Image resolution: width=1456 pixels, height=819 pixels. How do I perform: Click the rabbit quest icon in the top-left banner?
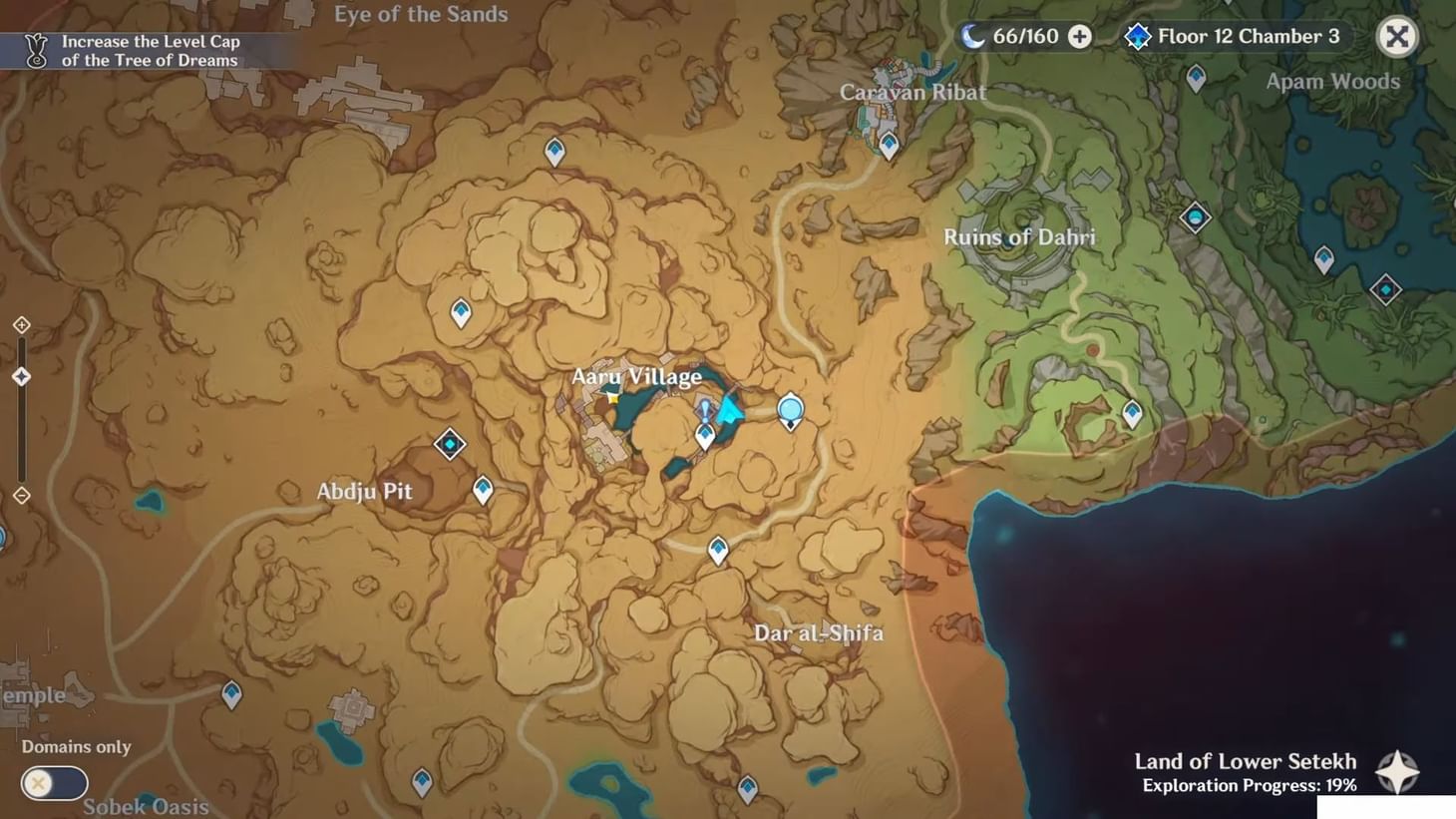(36, 48)
